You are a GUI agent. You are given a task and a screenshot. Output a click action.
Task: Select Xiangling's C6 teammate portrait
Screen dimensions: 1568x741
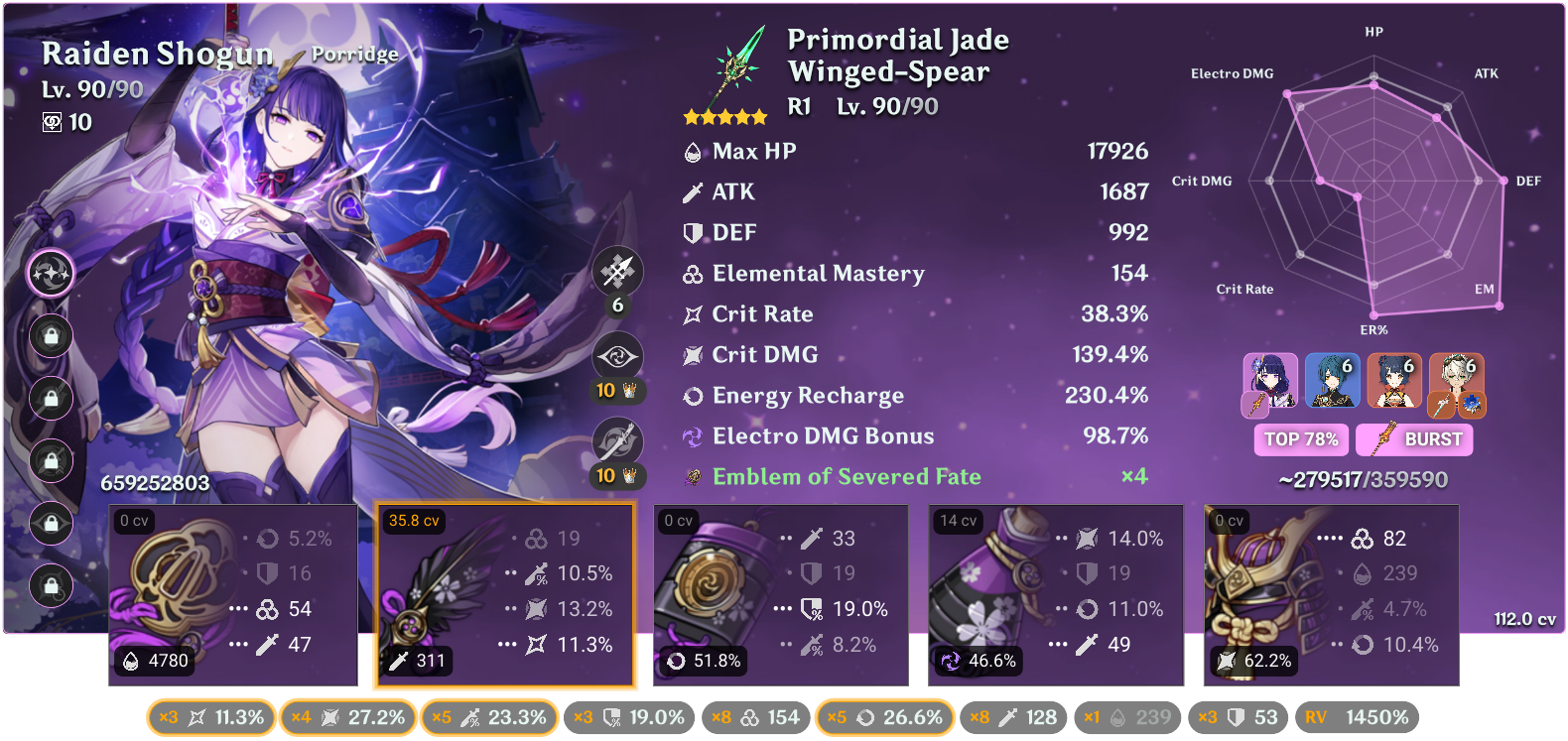click(1394, 382)
